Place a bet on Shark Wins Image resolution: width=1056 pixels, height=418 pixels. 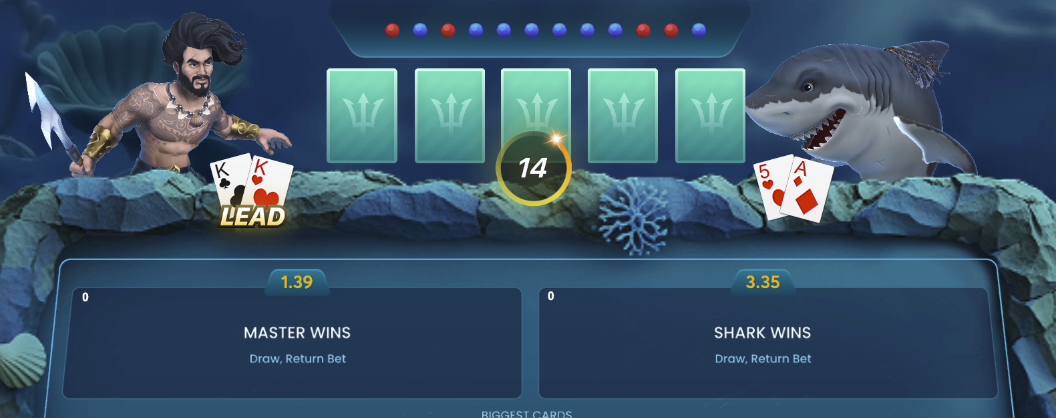click(762, 343)
